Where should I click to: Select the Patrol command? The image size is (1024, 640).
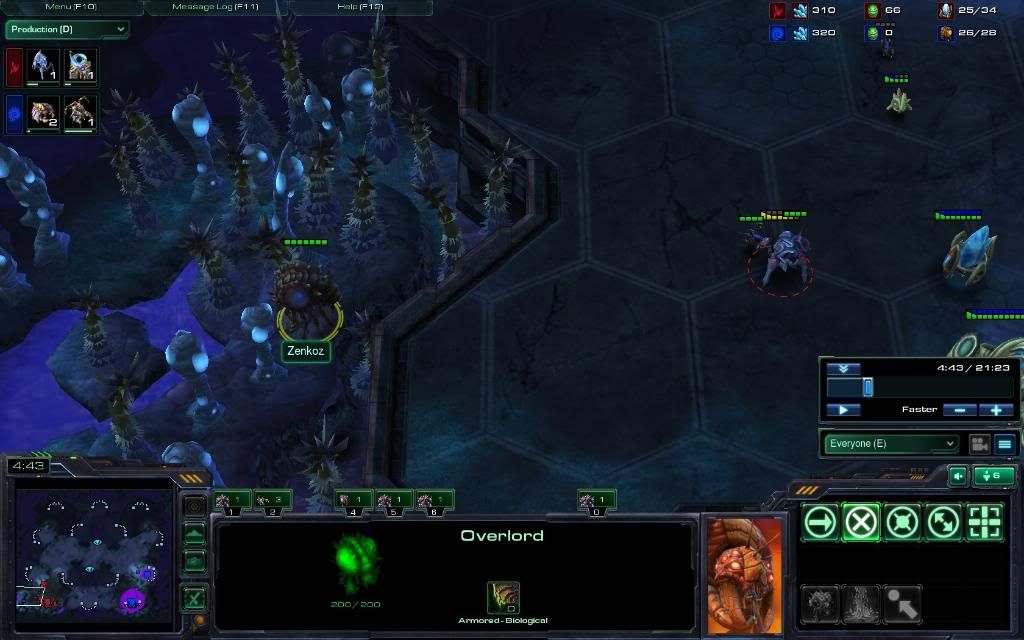[943, 521]
